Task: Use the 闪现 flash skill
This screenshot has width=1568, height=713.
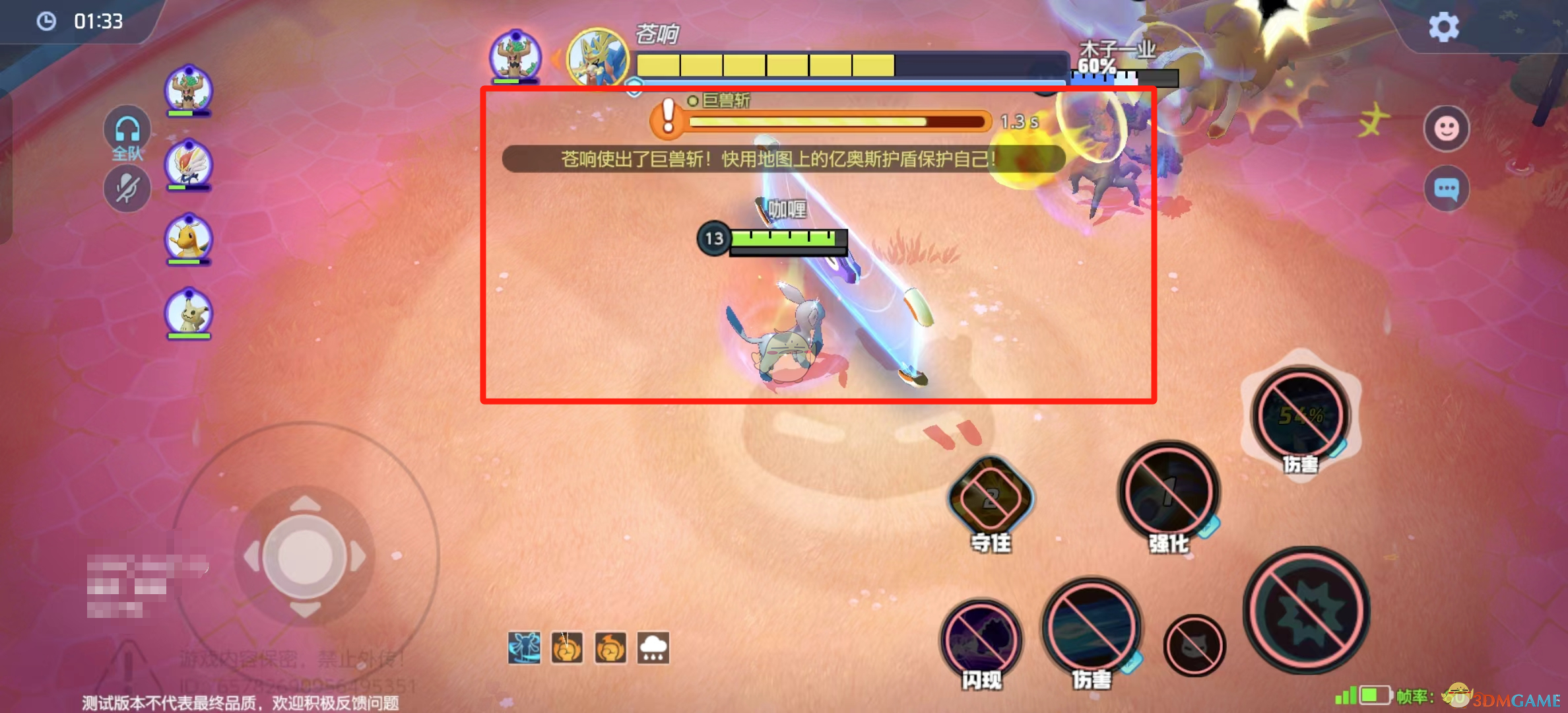Action: [x=981, y=639]
